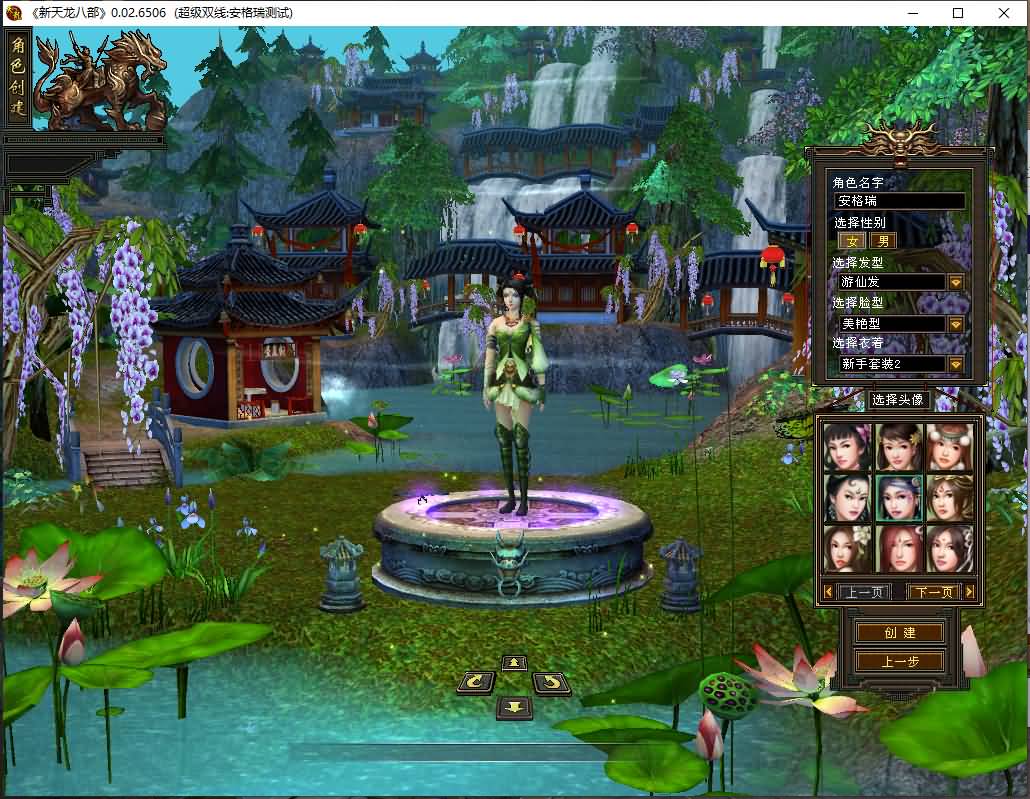This screenshot has height=799, width=1030.
Task: Click the 创建 (Create) button
Action: click(x=899, y=633)
